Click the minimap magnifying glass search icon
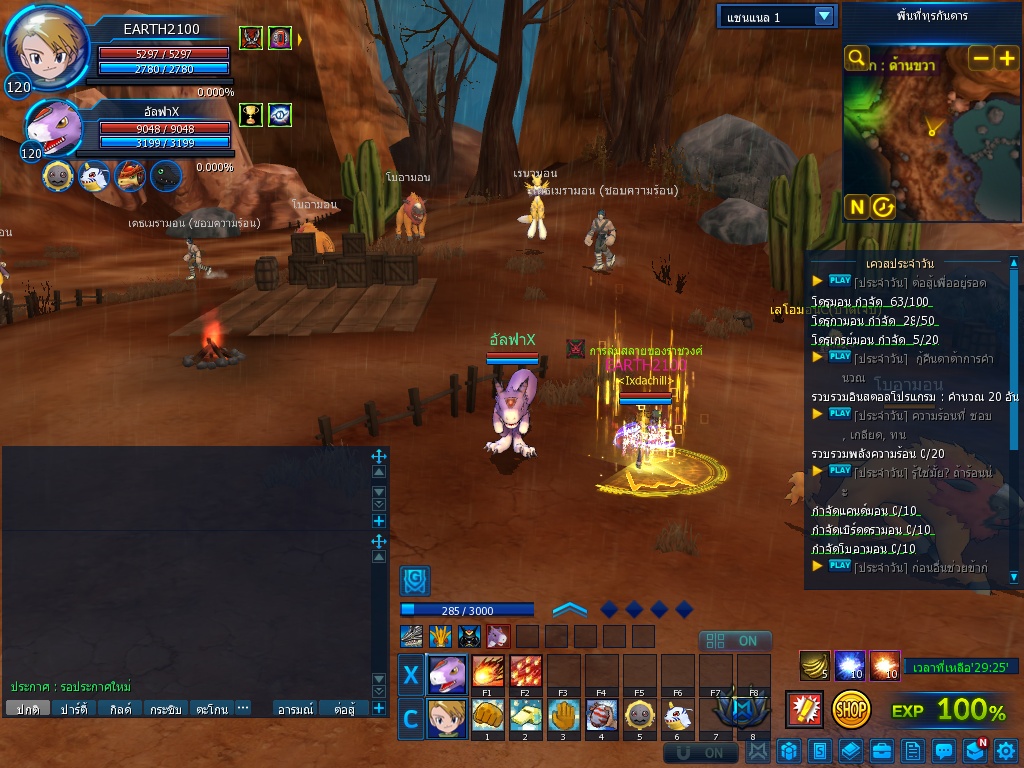The width and height of the screenshot is (1024, 768). click(x=856, y=58)
